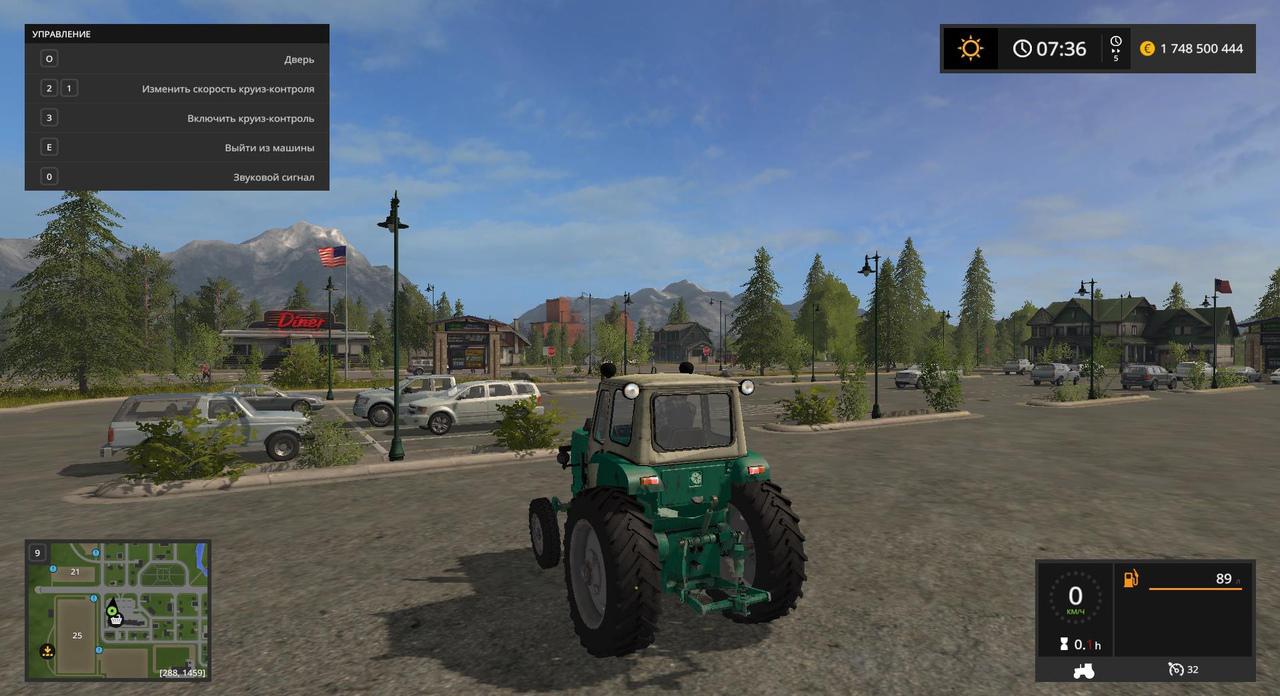Click the time scale clock icon
The width and height of the screenshot is (1280, 696).
[x=1116, y=47]
